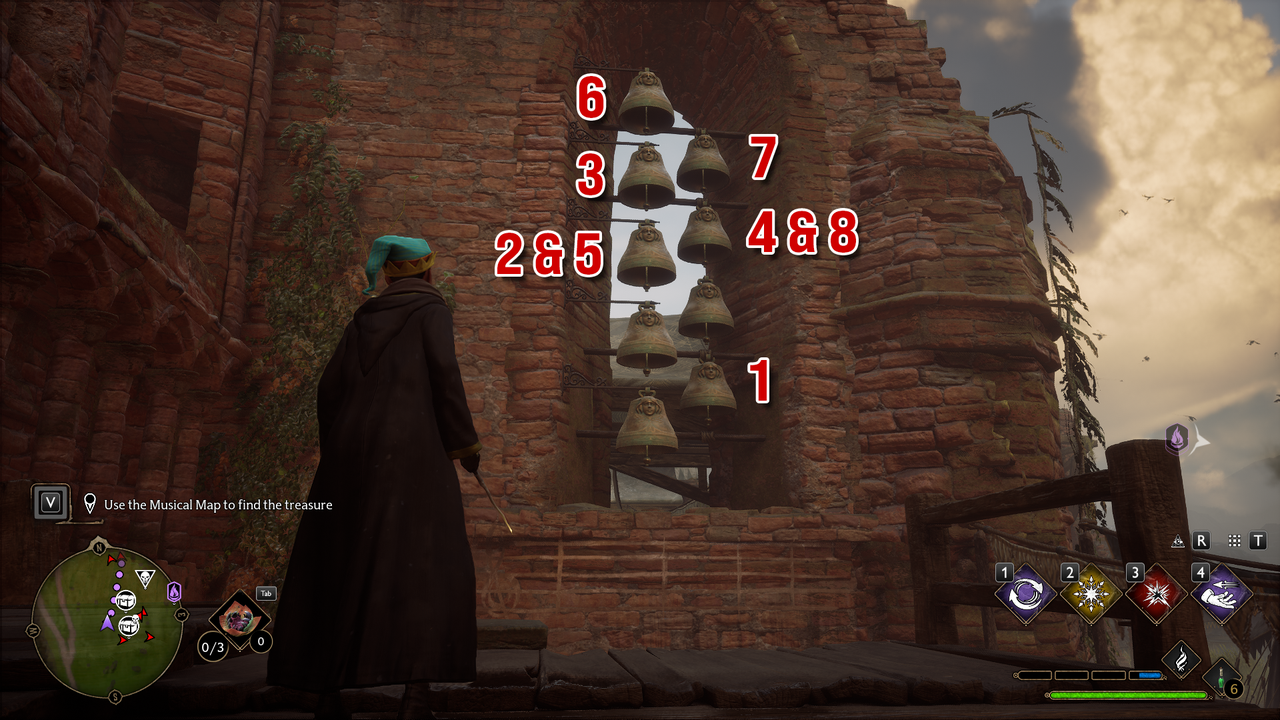Use the Wiggenweld potion icon
This screenshot has width=1280, height=720.
tap(1220, 675)
